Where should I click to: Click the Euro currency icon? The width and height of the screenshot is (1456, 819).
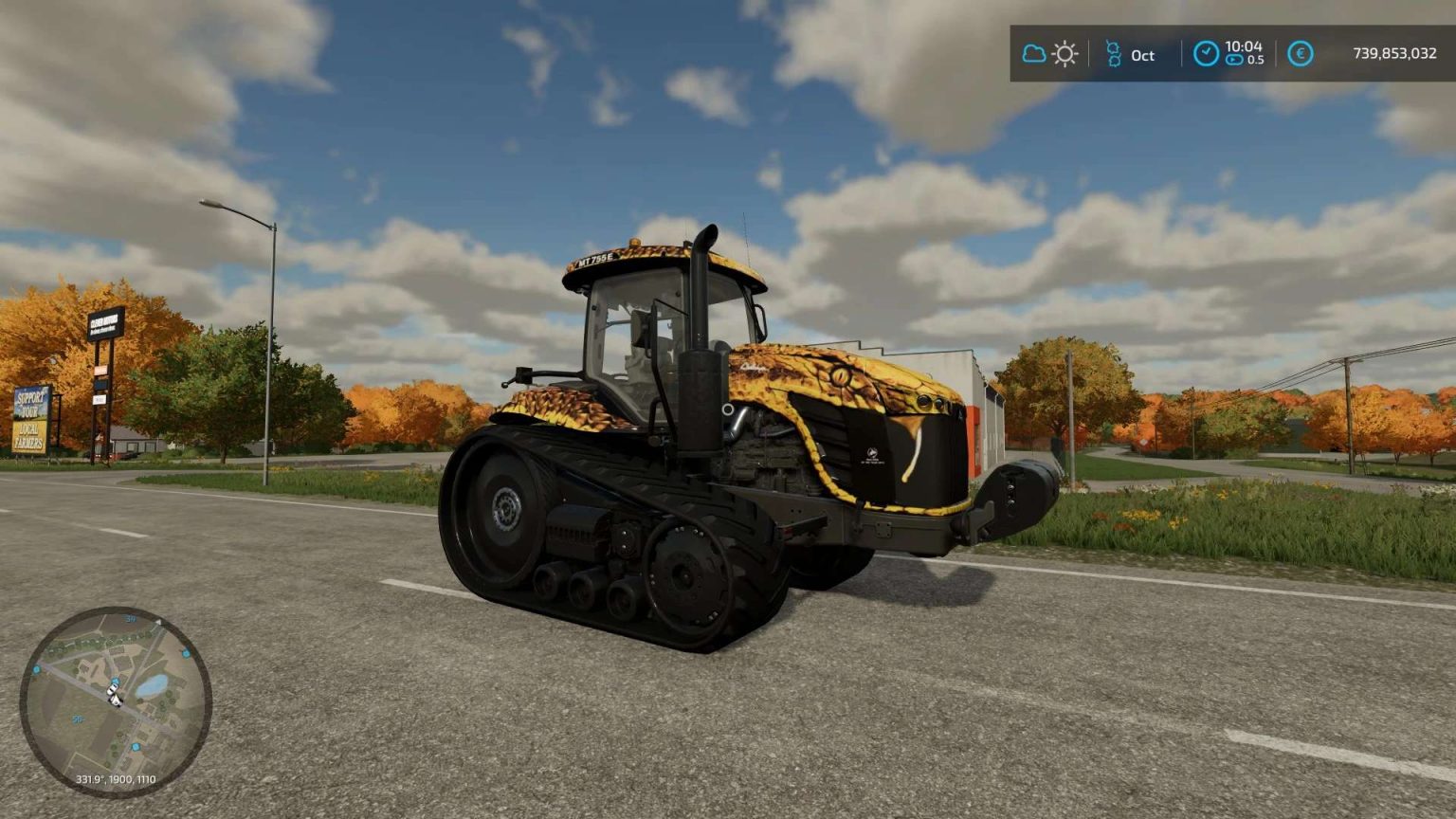1301,54
